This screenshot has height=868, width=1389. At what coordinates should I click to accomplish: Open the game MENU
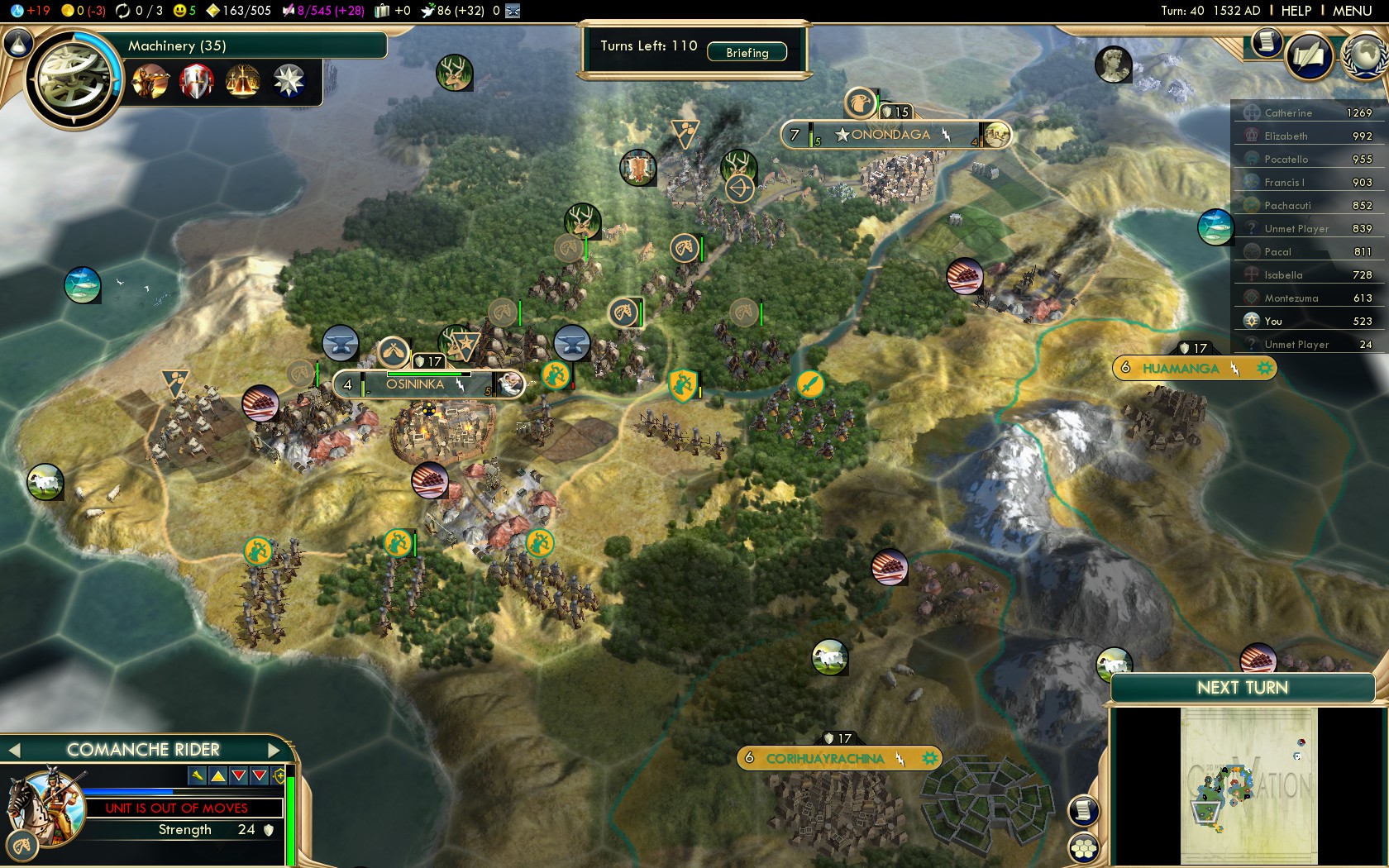pyautogui.click(x=1352, y=11)
